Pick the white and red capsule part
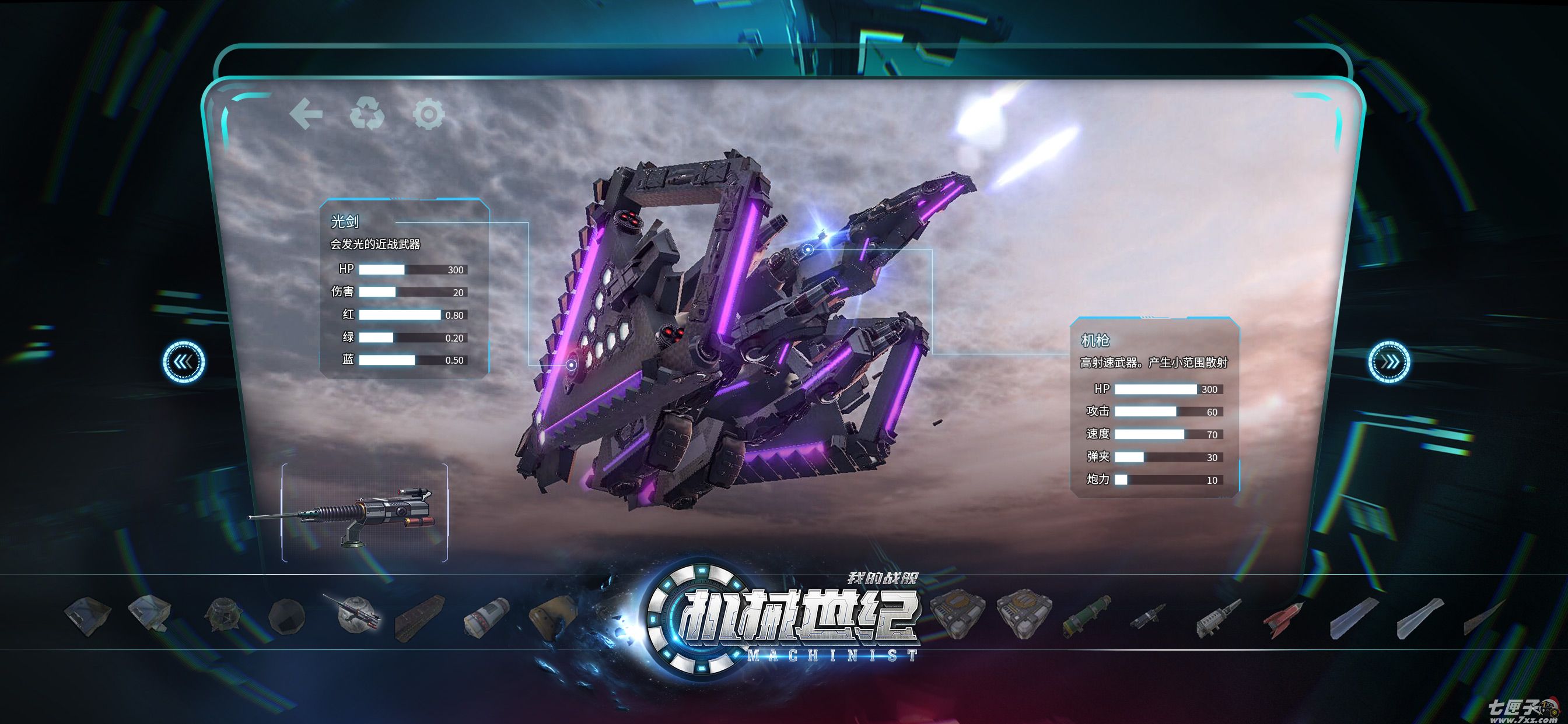Viewport: 1568px width, 724px height. [486, 617]
